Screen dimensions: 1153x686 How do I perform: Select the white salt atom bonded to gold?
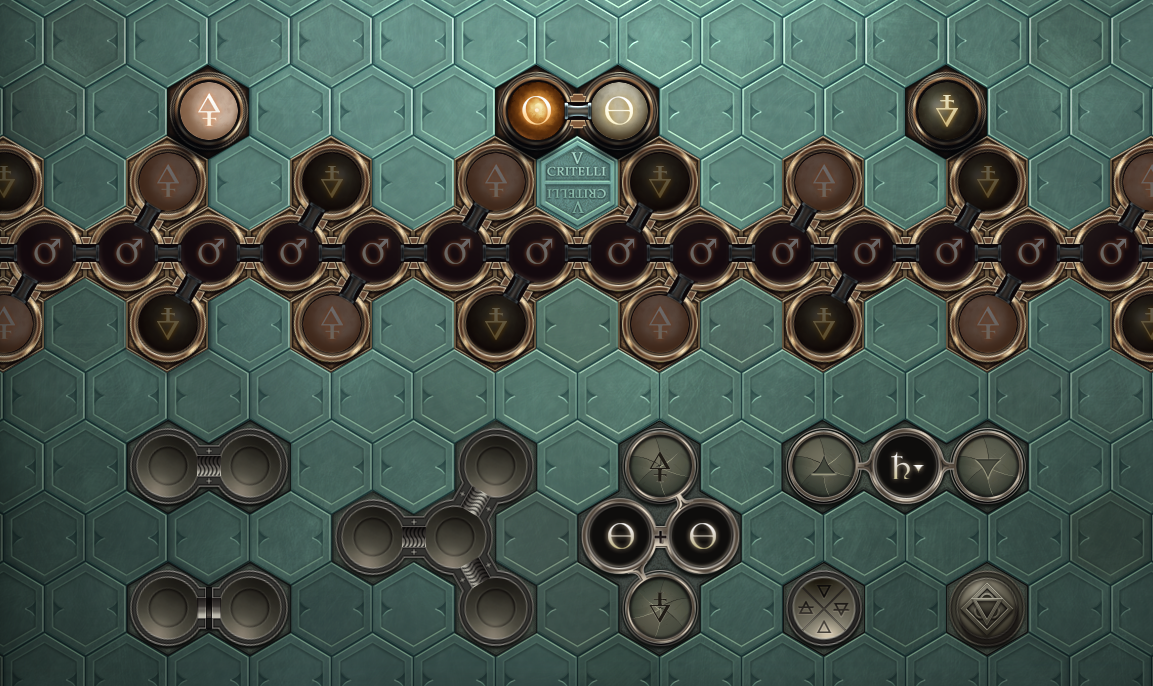[x=618, y=109]
